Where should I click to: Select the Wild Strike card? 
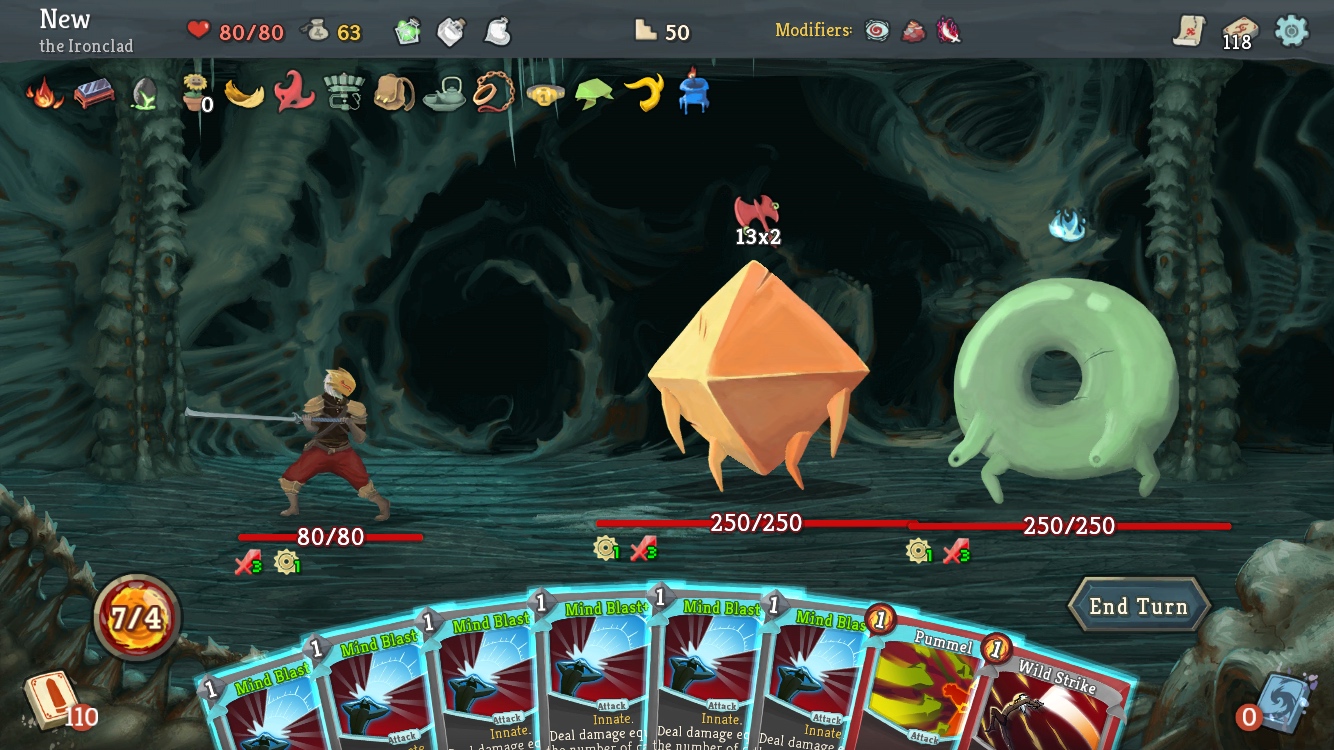1055,705
